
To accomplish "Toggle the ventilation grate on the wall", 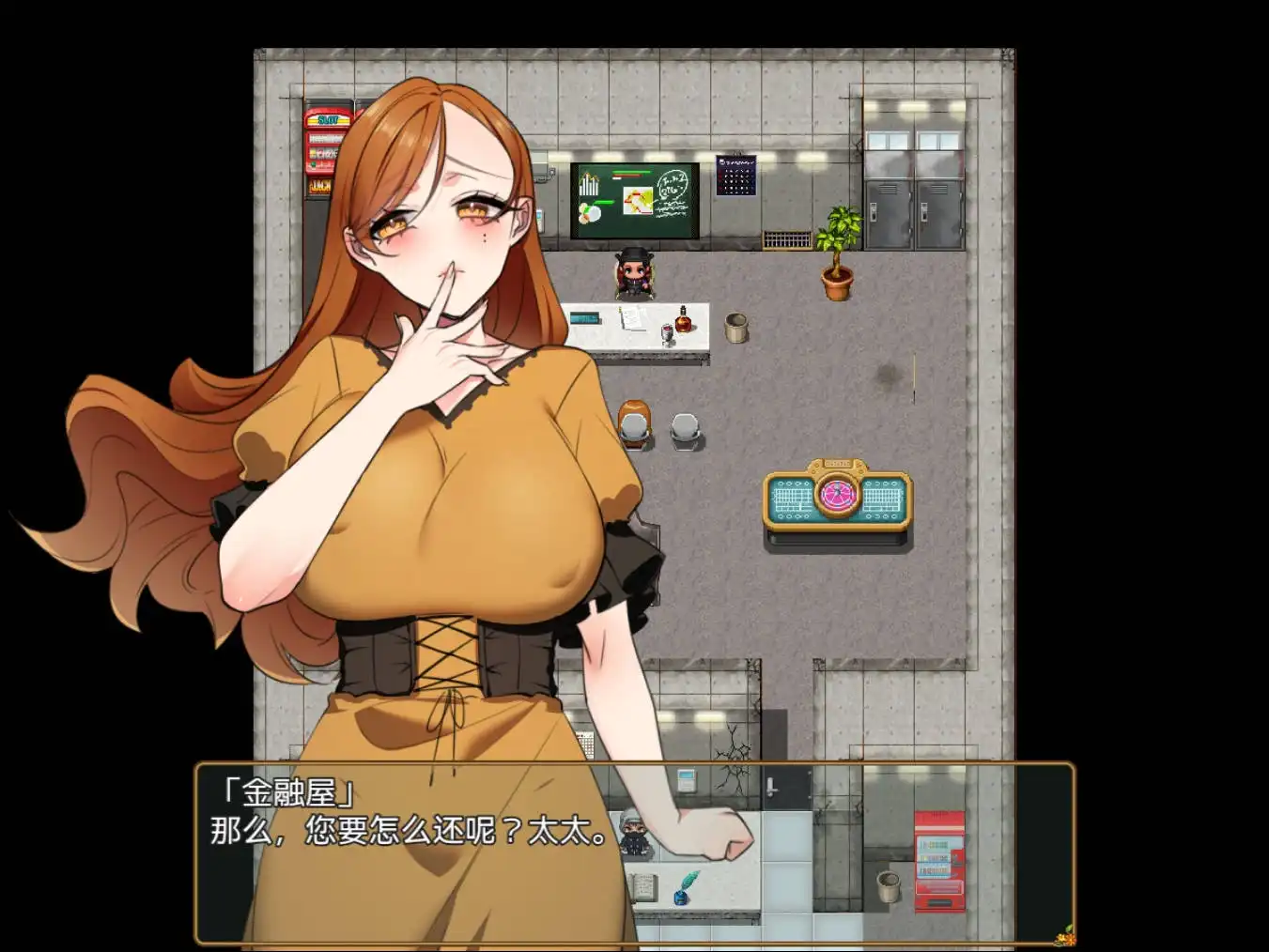I will coord(786,239).
